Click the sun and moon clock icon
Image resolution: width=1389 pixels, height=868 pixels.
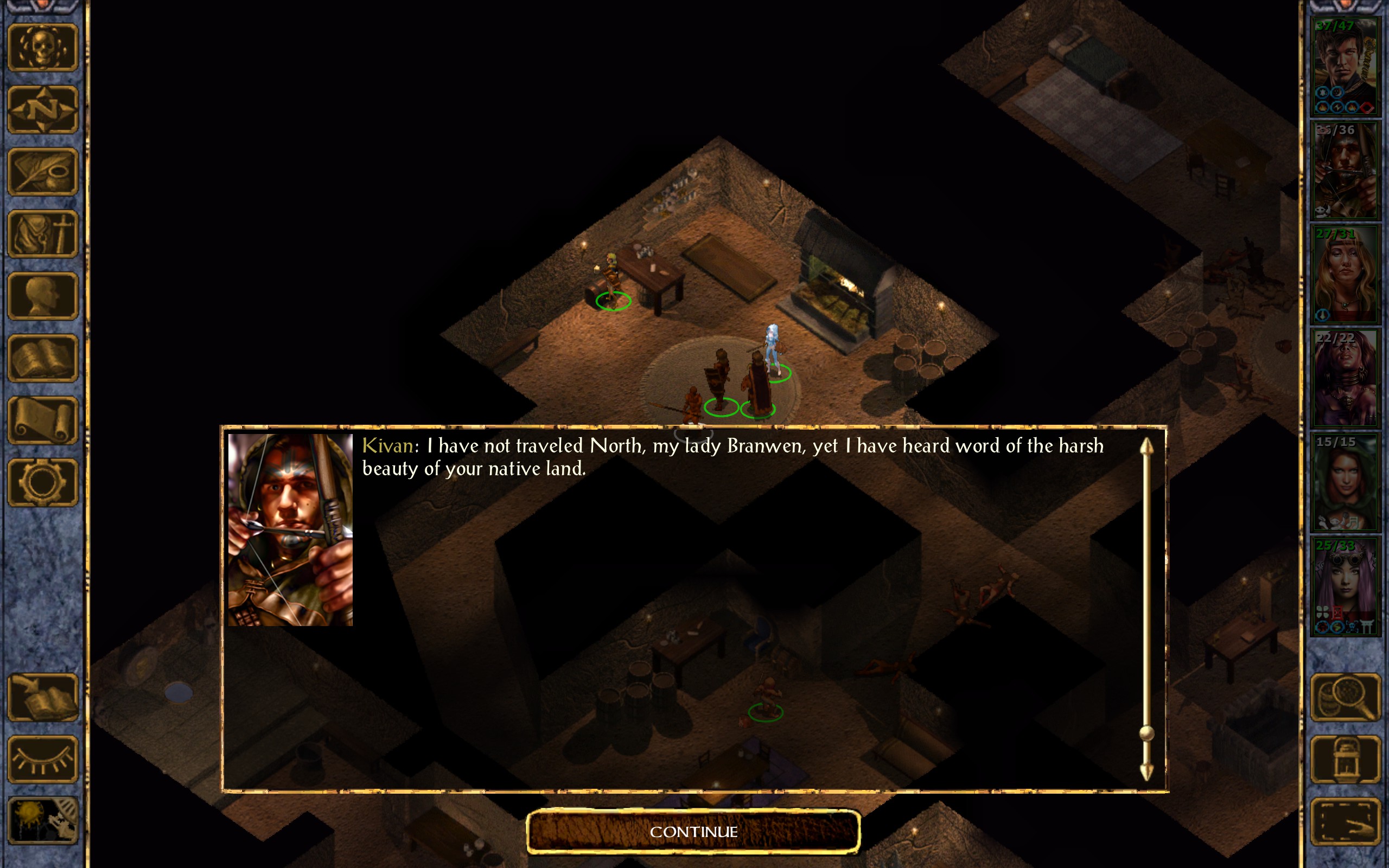point(42,821)
